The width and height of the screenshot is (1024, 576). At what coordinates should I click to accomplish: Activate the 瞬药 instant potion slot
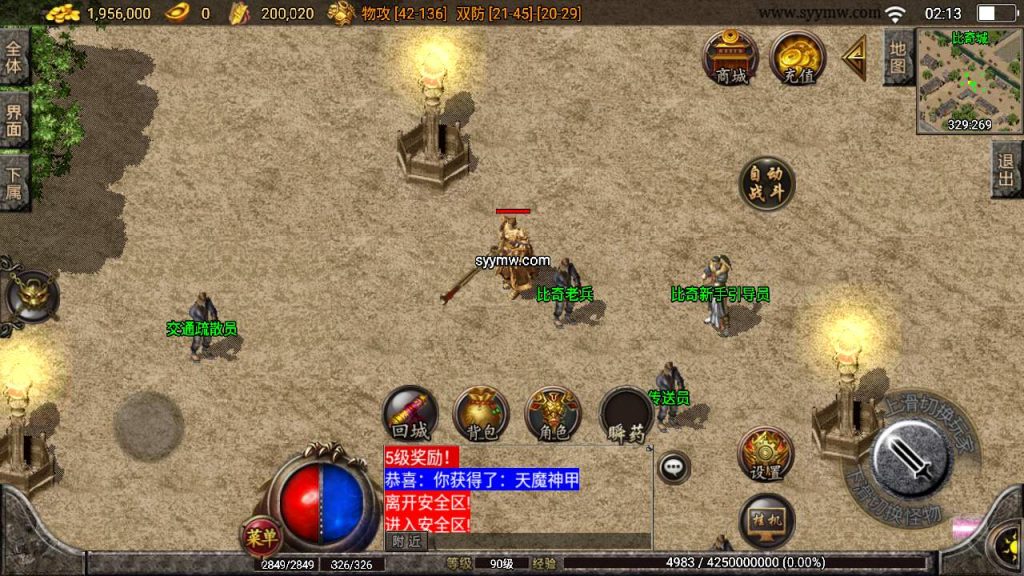click(x=626, y=414)
